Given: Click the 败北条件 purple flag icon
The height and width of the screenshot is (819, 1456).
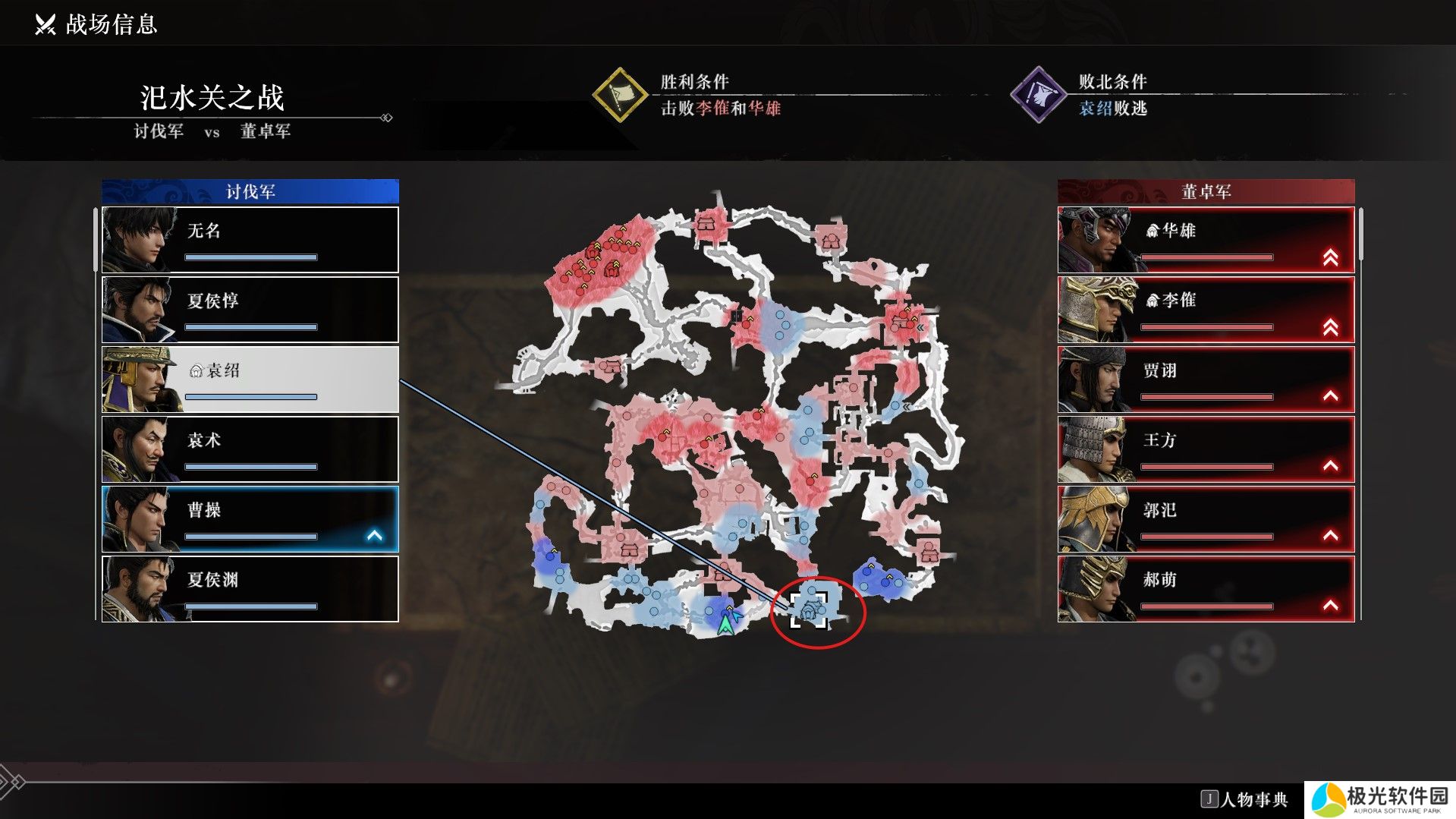Looking at the screenshot, I should click(1038, 95).
